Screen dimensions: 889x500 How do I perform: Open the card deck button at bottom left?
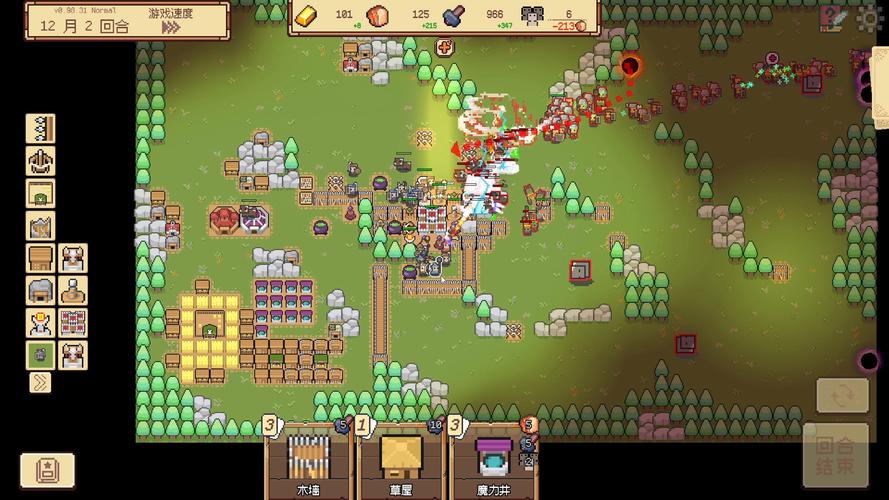click(47, 469)
